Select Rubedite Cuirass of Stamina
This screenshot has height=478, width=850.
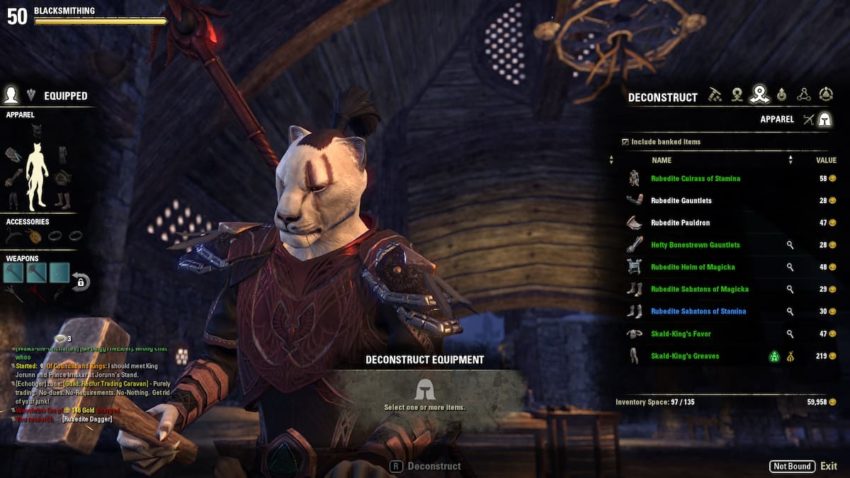(695, 178)
